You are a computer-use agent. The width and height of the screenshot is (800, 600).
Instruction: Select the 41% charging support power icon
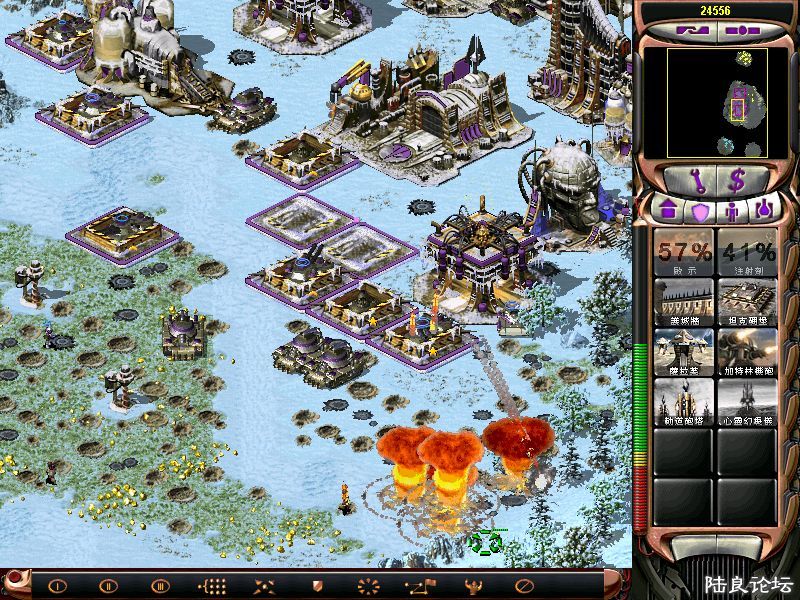pos(746,252)
